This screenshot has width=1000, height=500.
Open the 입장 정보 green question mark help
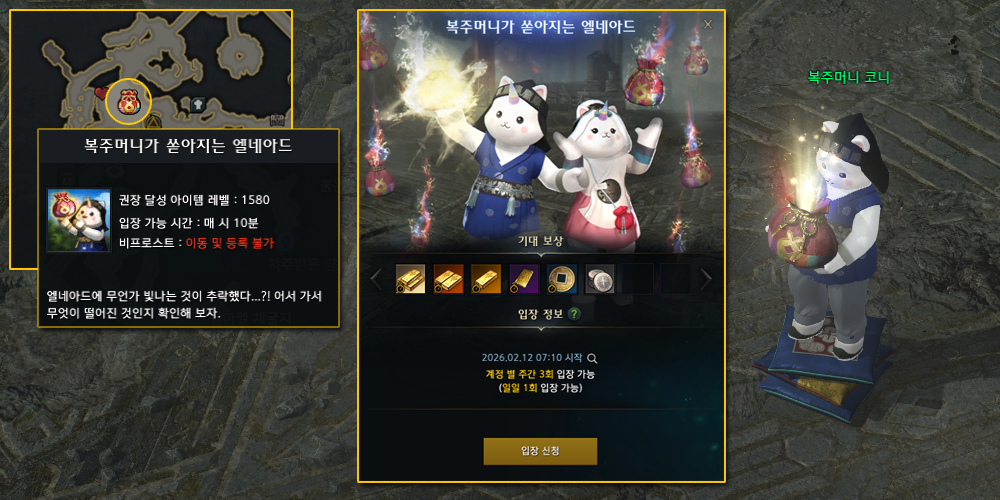(574, 314)
